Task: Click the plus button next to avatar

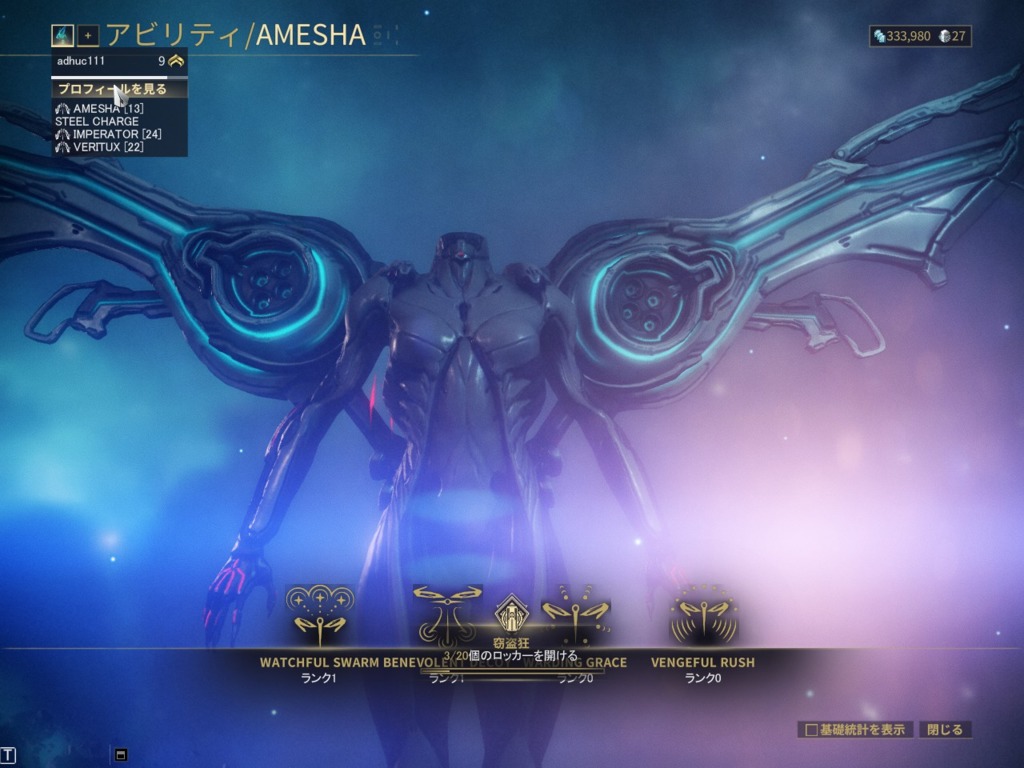Action: coord(88,36)
